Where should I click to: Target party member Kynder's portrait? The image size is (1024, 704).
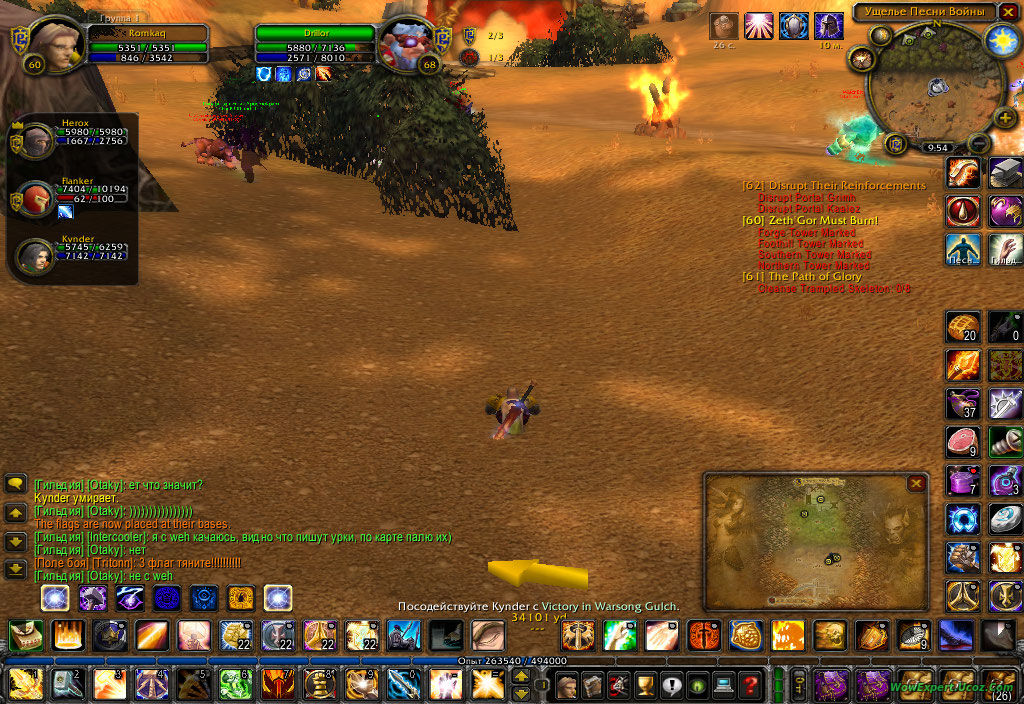(36, 256)
